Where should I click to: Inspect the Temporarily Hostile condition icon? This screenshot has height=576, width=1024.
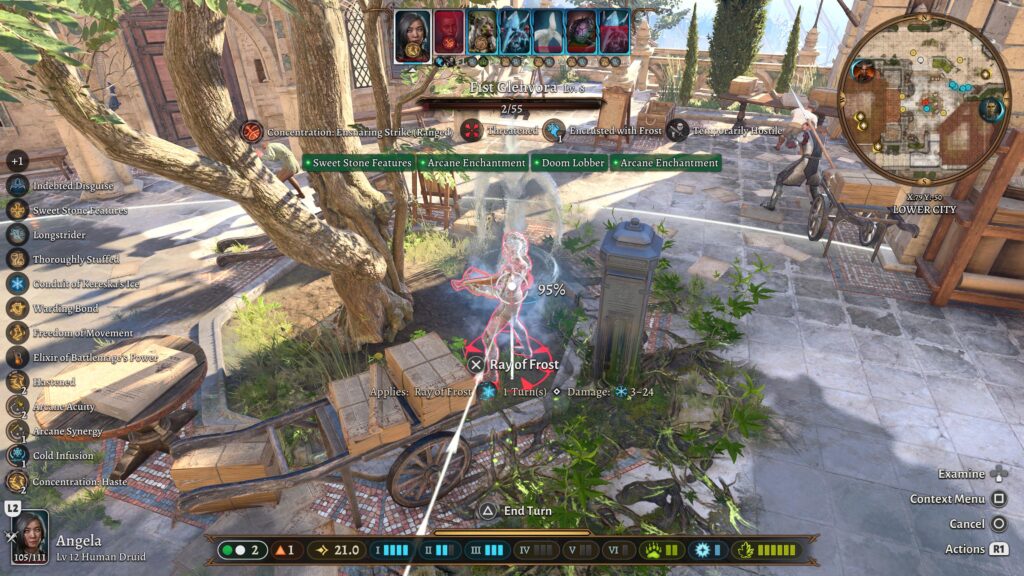click(x=678, y=130)
